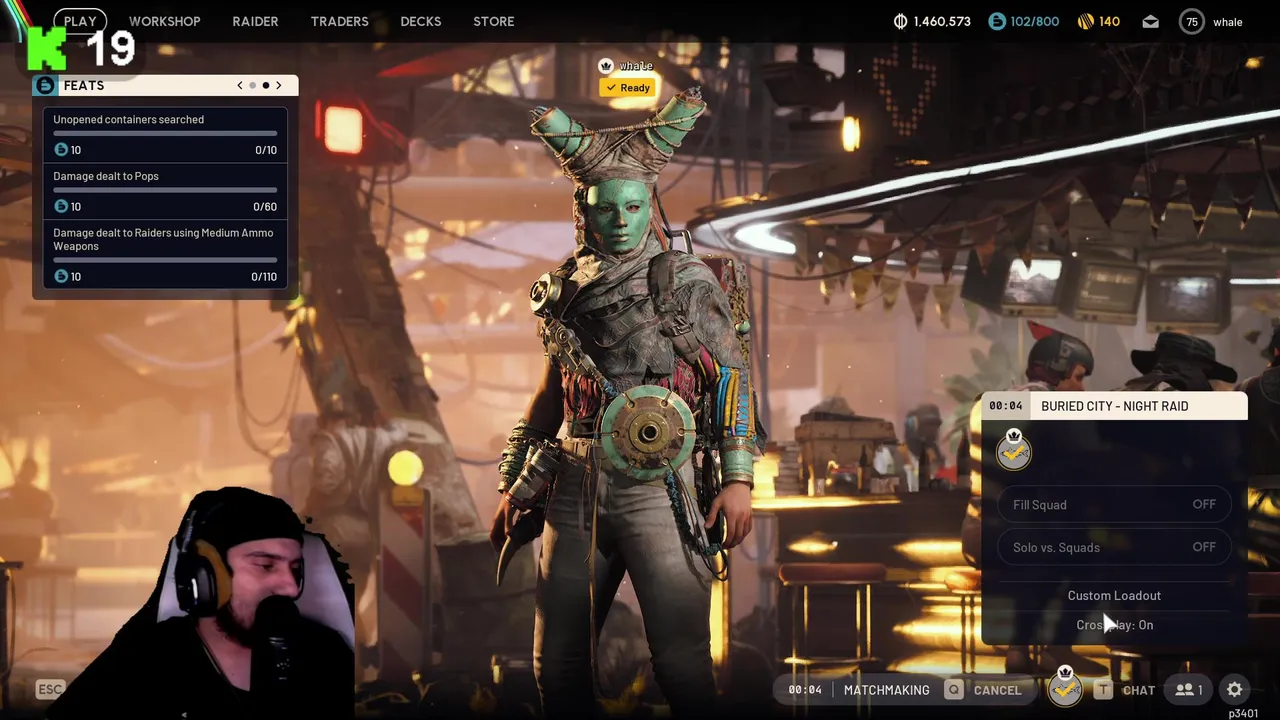Toggle the Fill Squad option
Screen dimensions: 1280x720
point(1114,505)
